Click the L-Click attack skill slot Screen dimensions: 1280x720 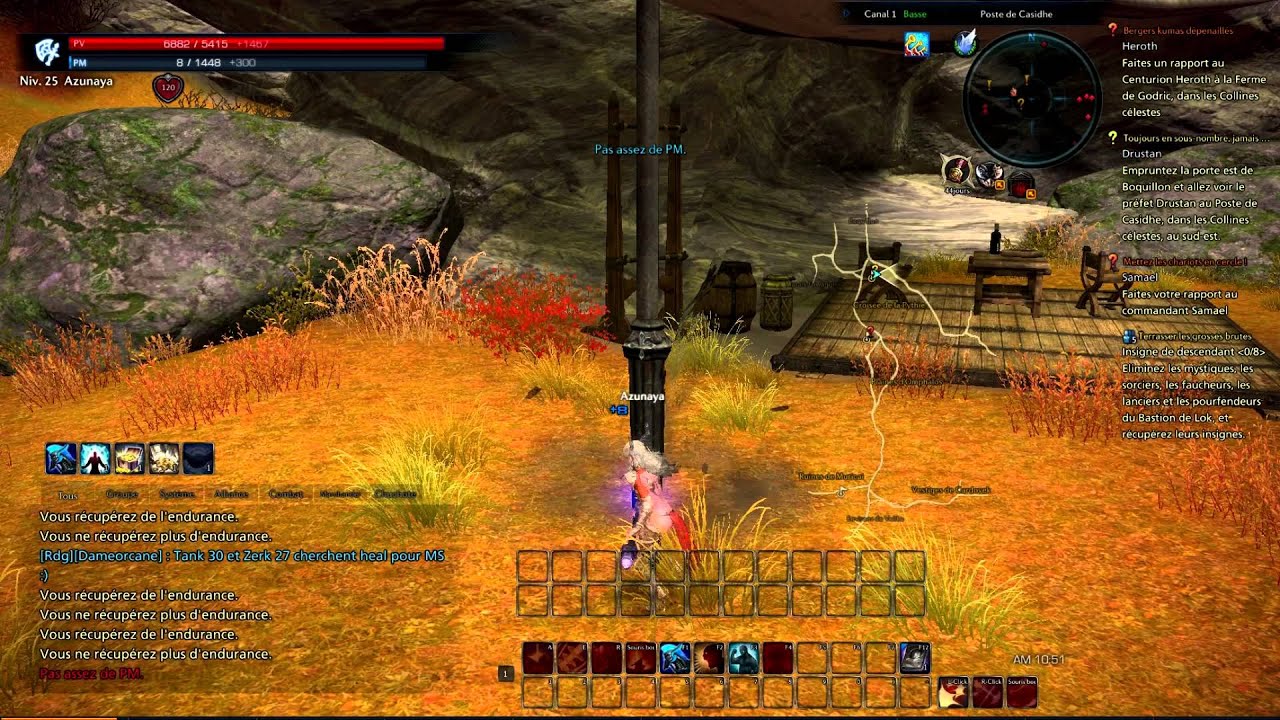(x=954, y=691)
